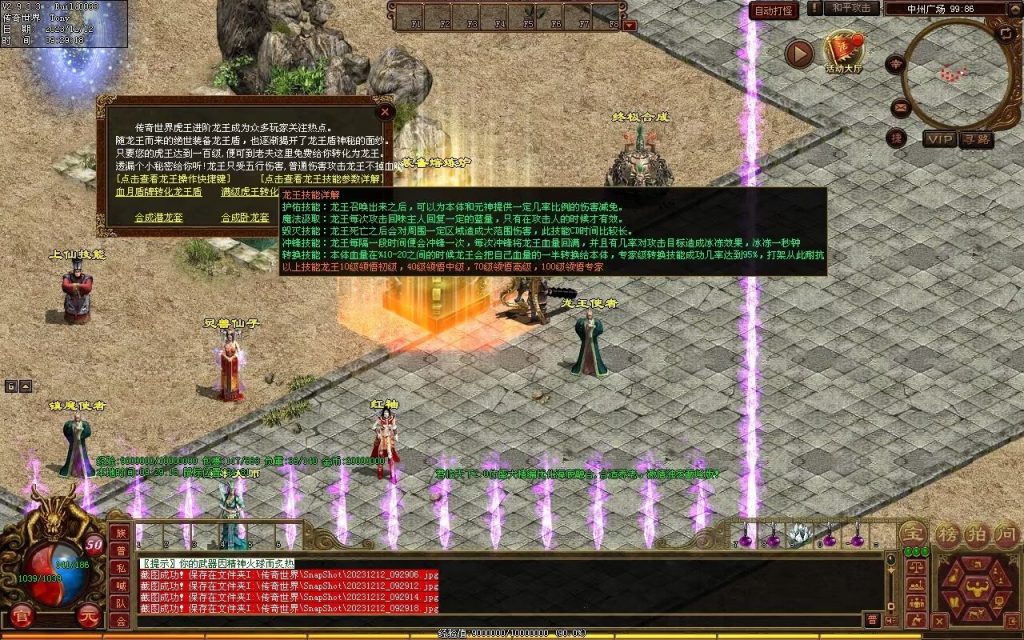Select the 私 private chat channel tab
Image resolution: width=1024 pixels, height=640 pixels.
(119, 571)
